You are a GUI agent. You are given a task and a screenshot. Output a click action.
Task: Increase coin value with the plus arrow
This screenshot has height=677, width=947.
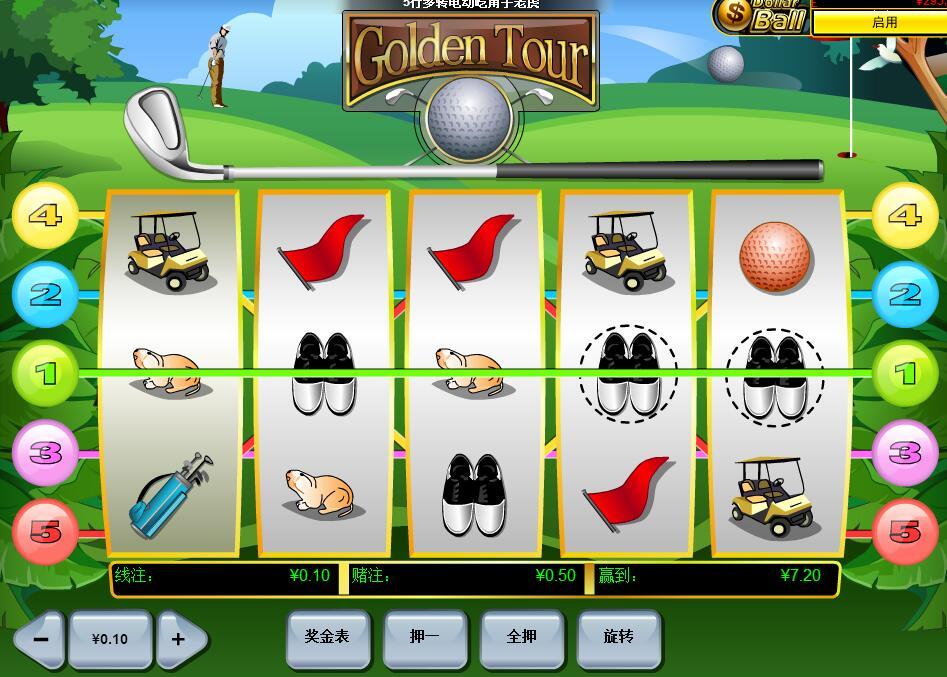coord(180,639)
